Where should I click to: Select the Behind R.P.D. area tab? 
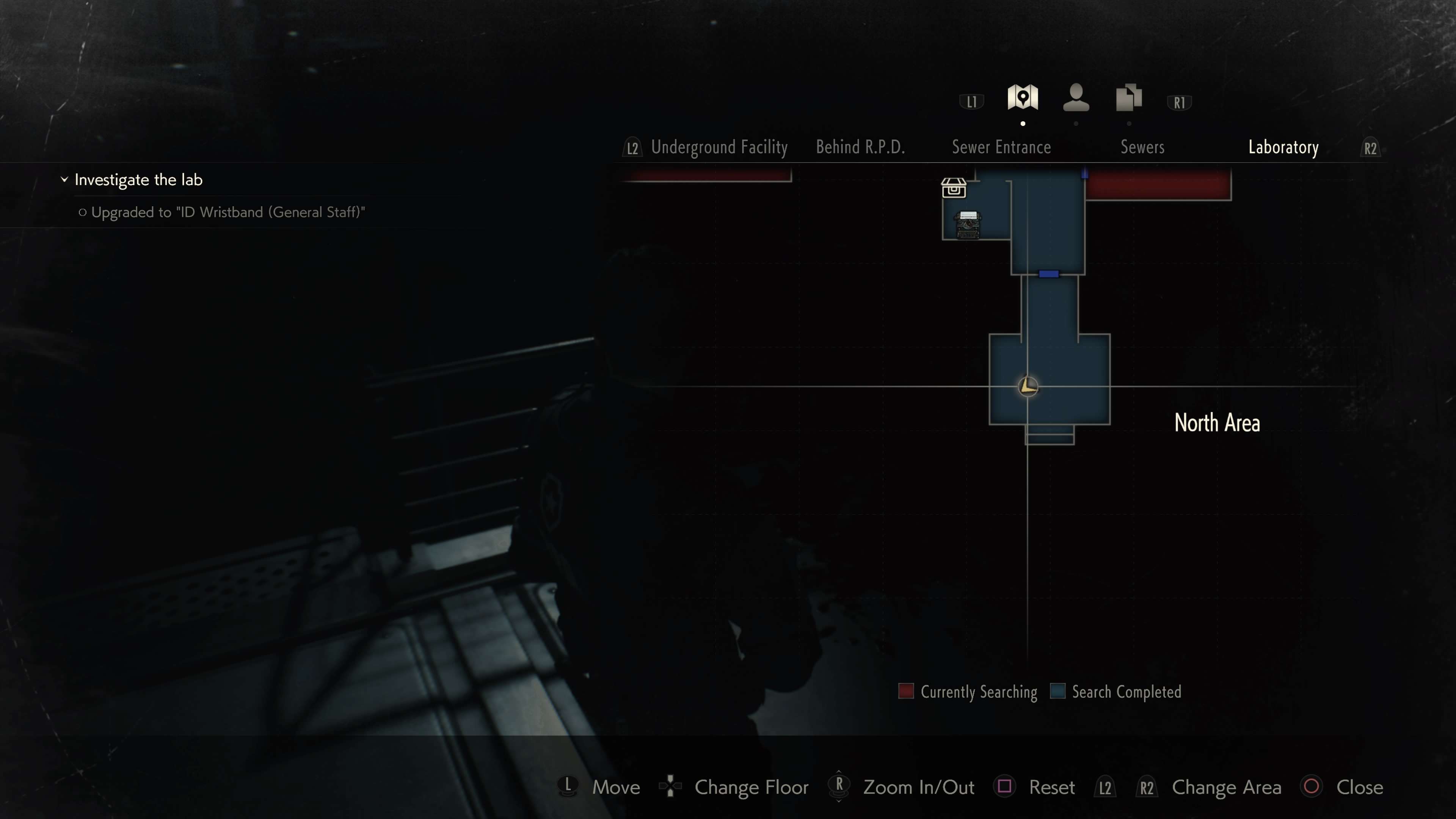pyautogui.click(x=860, y=147)
